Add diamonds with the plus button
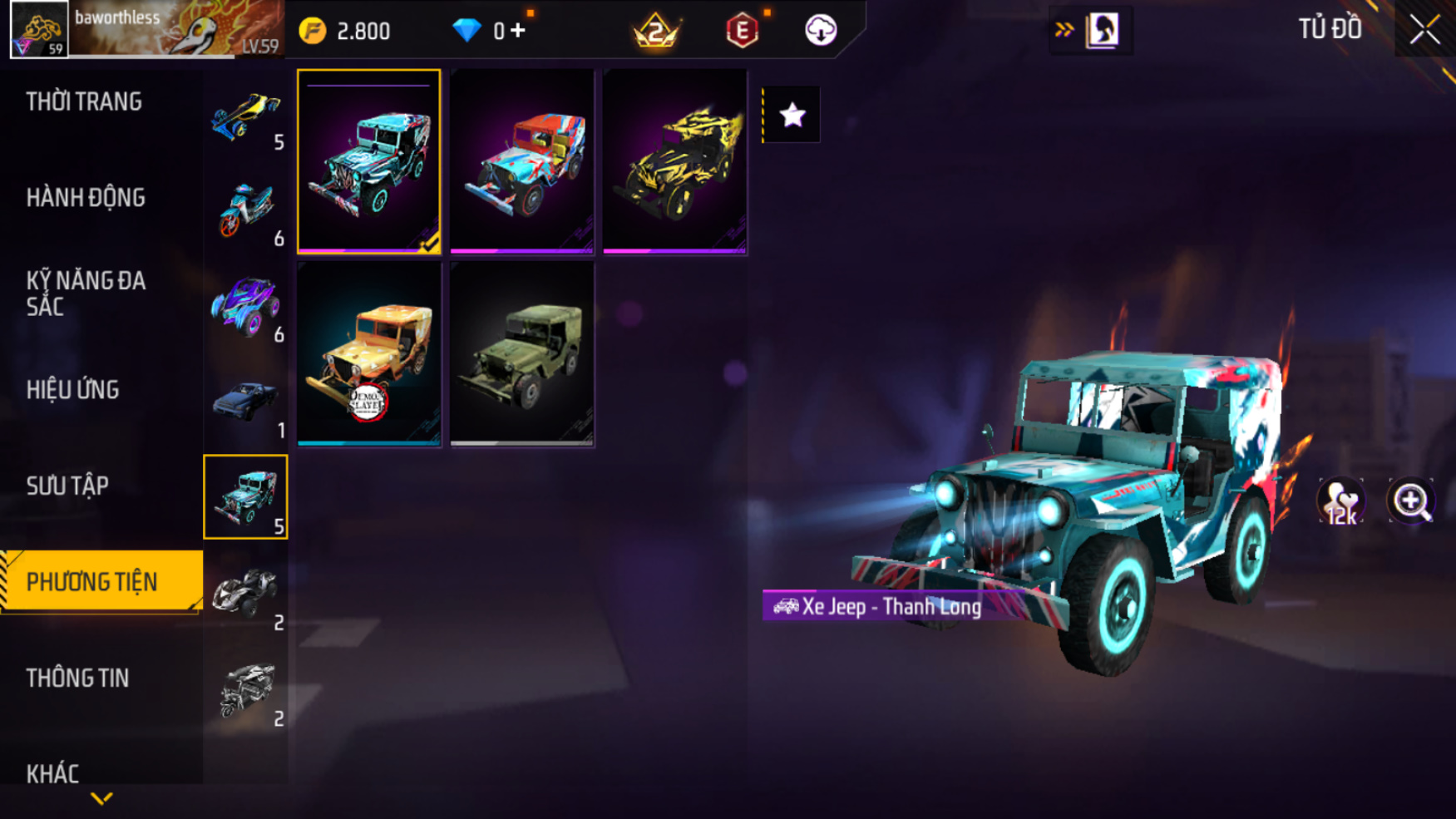The image size is (1456, 819). tap(518, 31)
